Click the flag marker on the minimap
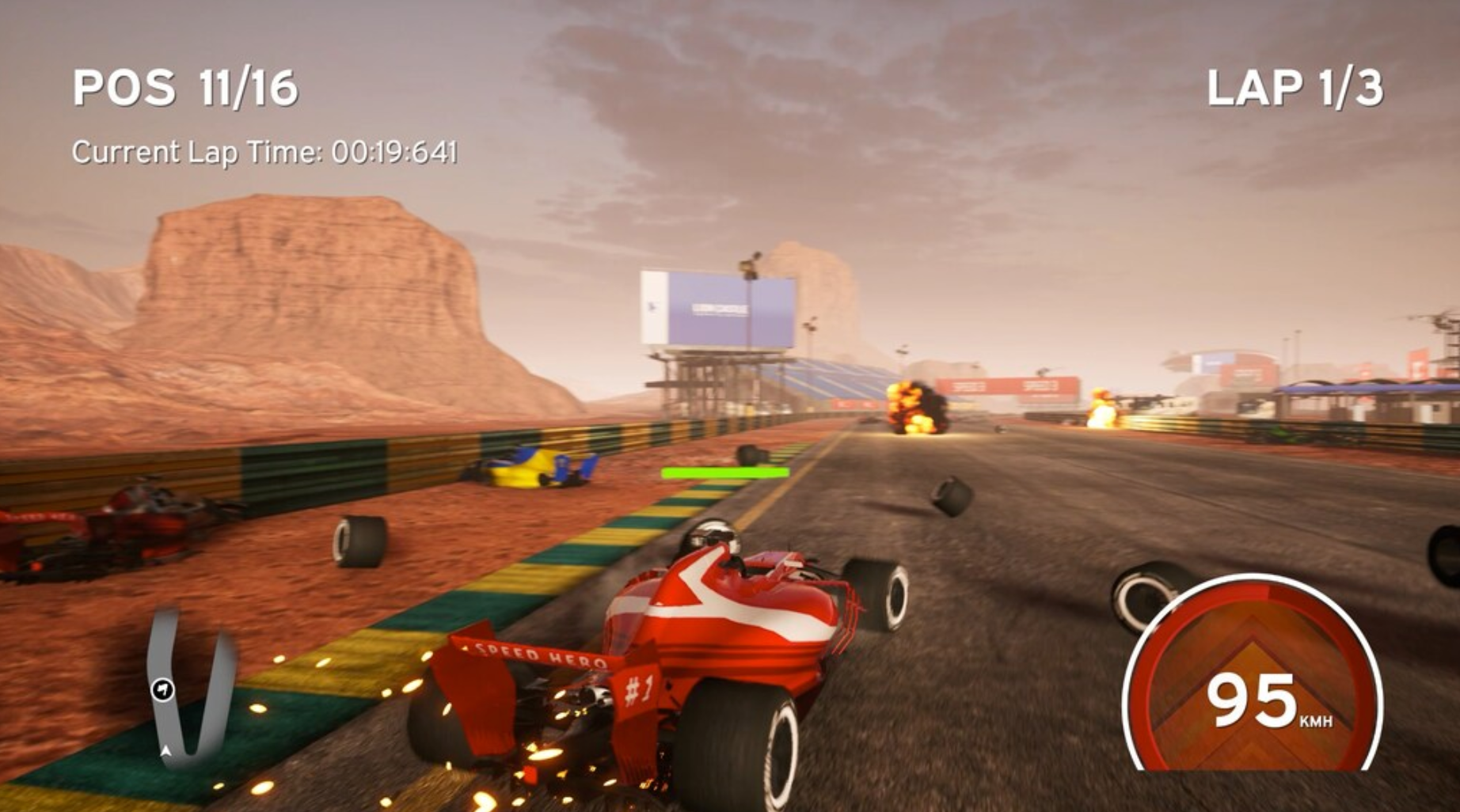This screenshot has height=812, width=1460. (x=163, y=689)
